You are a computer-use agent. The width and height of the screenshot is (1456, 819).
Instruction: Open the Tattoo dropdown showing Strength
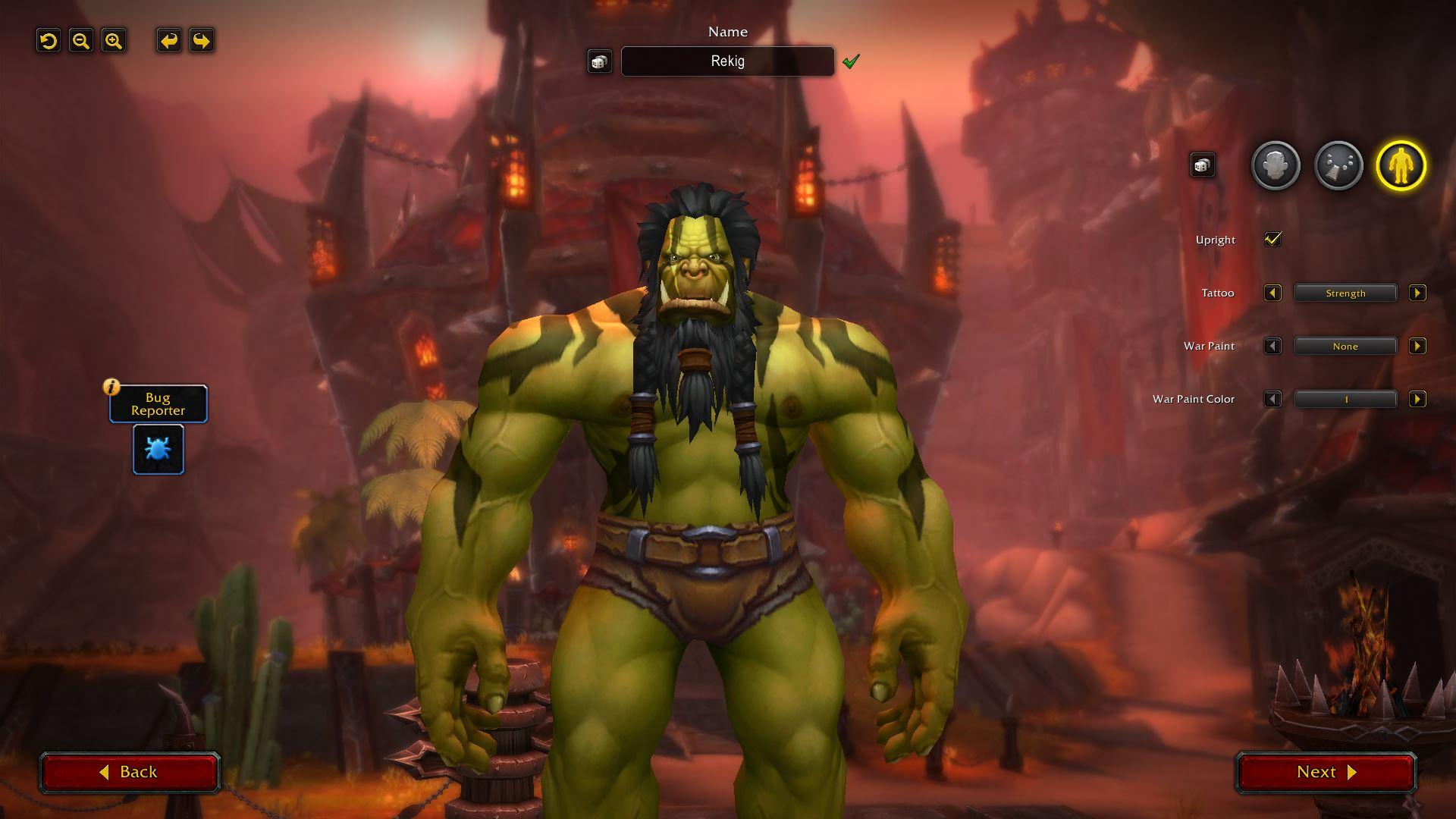point(1345,293)
